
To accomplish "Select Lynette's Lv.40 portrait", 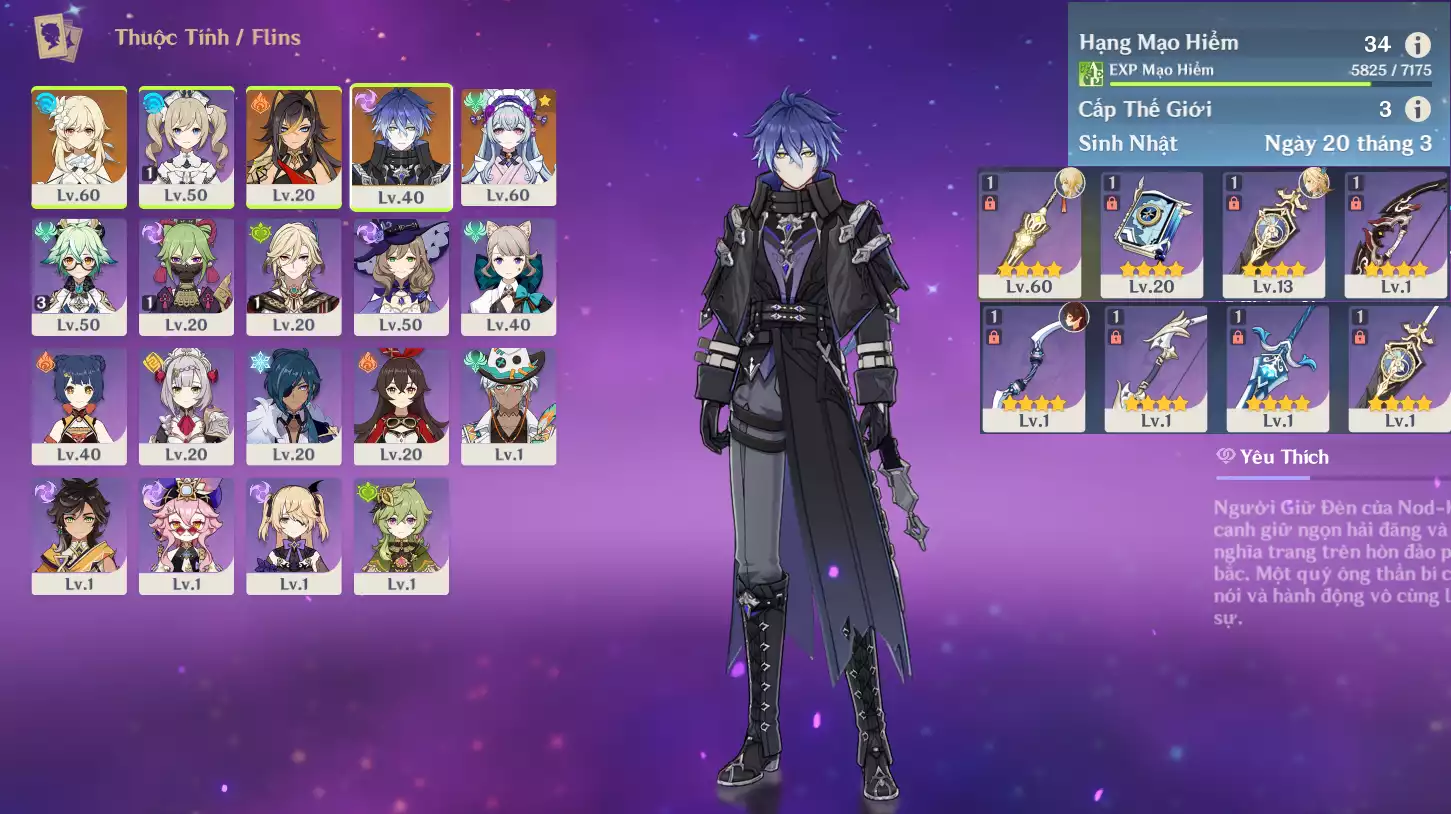I will (x=508, y=276).
